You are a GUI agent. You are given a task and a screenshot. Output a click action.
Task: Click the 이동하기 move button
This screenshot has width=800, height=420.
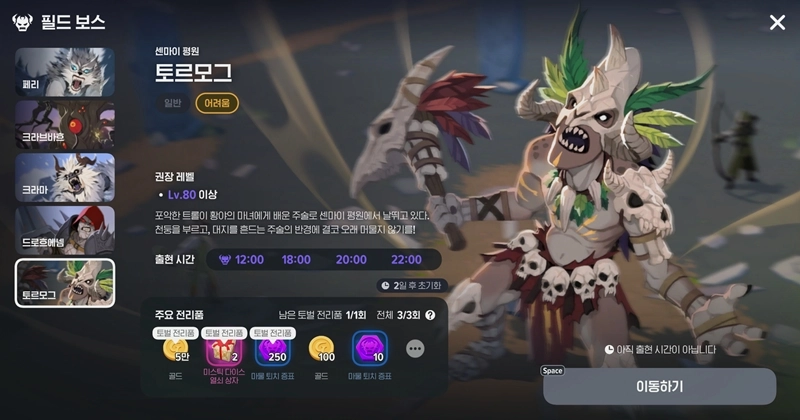(x=659, y=386)
